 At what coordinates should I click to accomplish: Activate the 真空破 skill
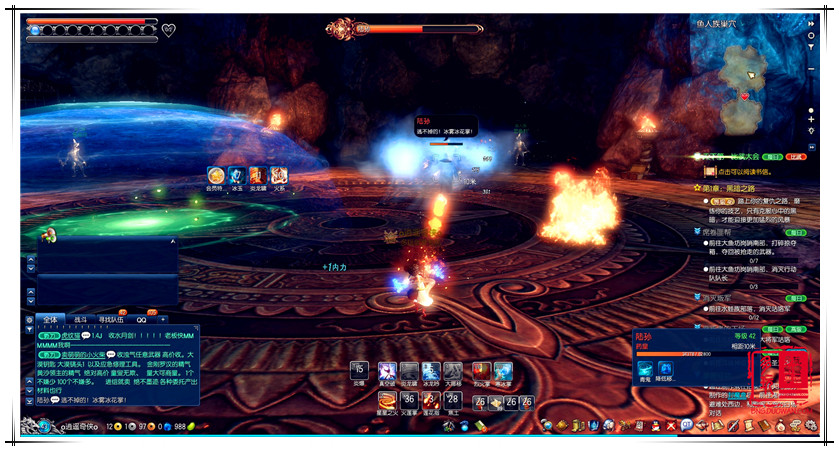[387, 371]
